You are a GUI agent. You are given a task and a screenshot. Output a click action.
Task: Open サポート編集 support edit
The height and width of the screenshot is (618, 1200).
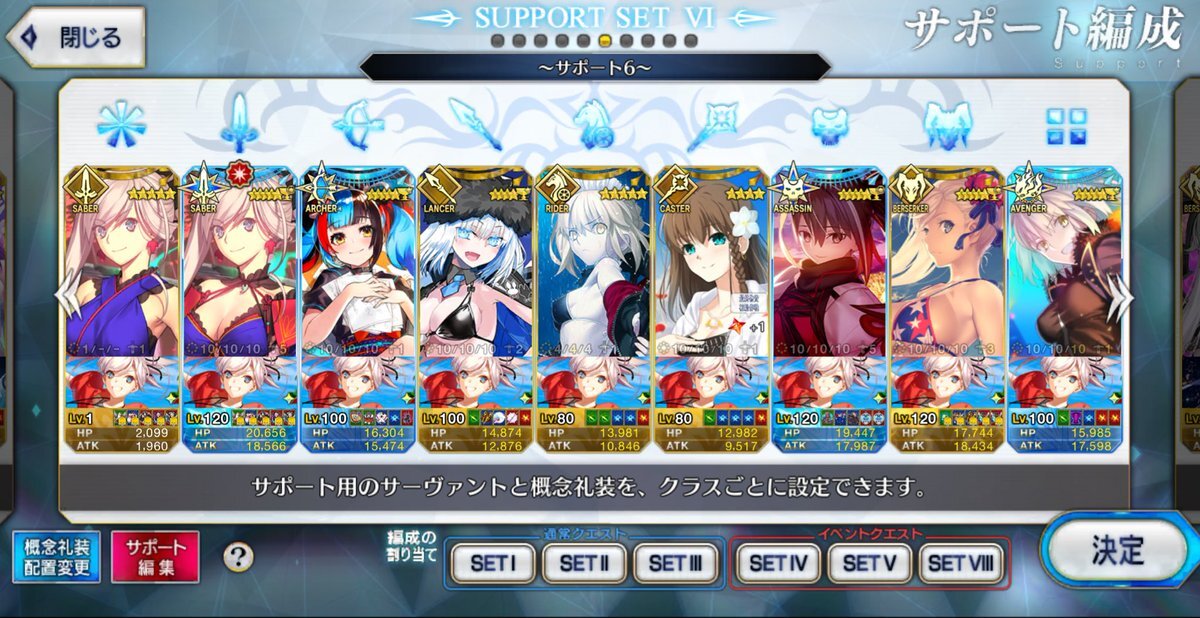pos(155,557)
